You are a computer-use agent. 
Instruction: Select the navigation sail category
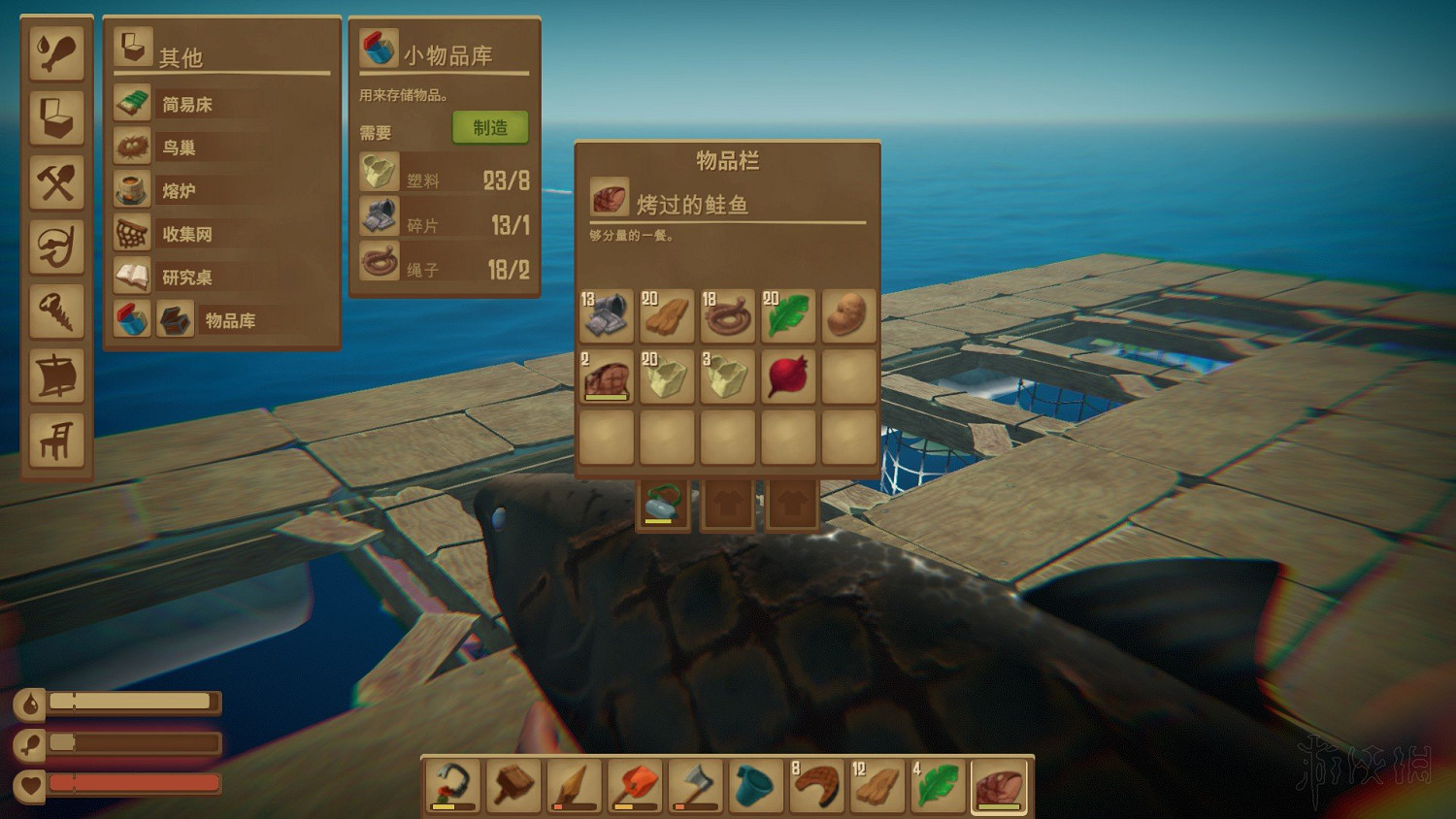[57, 377]
